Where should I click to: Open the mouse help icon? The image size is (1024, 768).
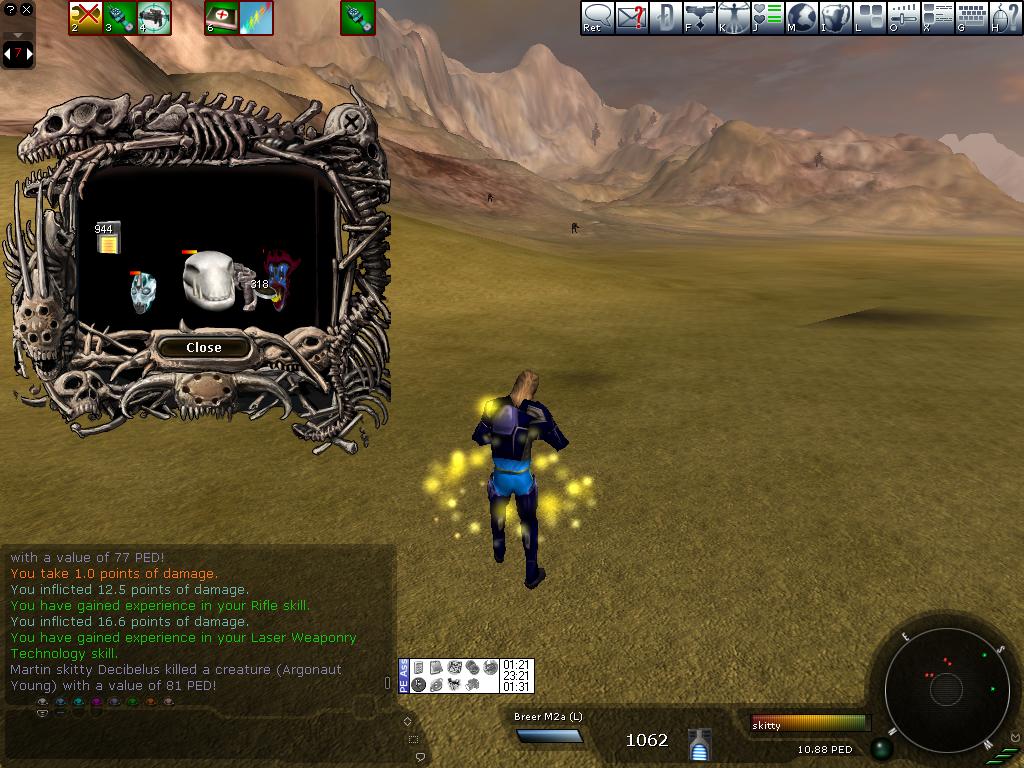(1005, 17)
